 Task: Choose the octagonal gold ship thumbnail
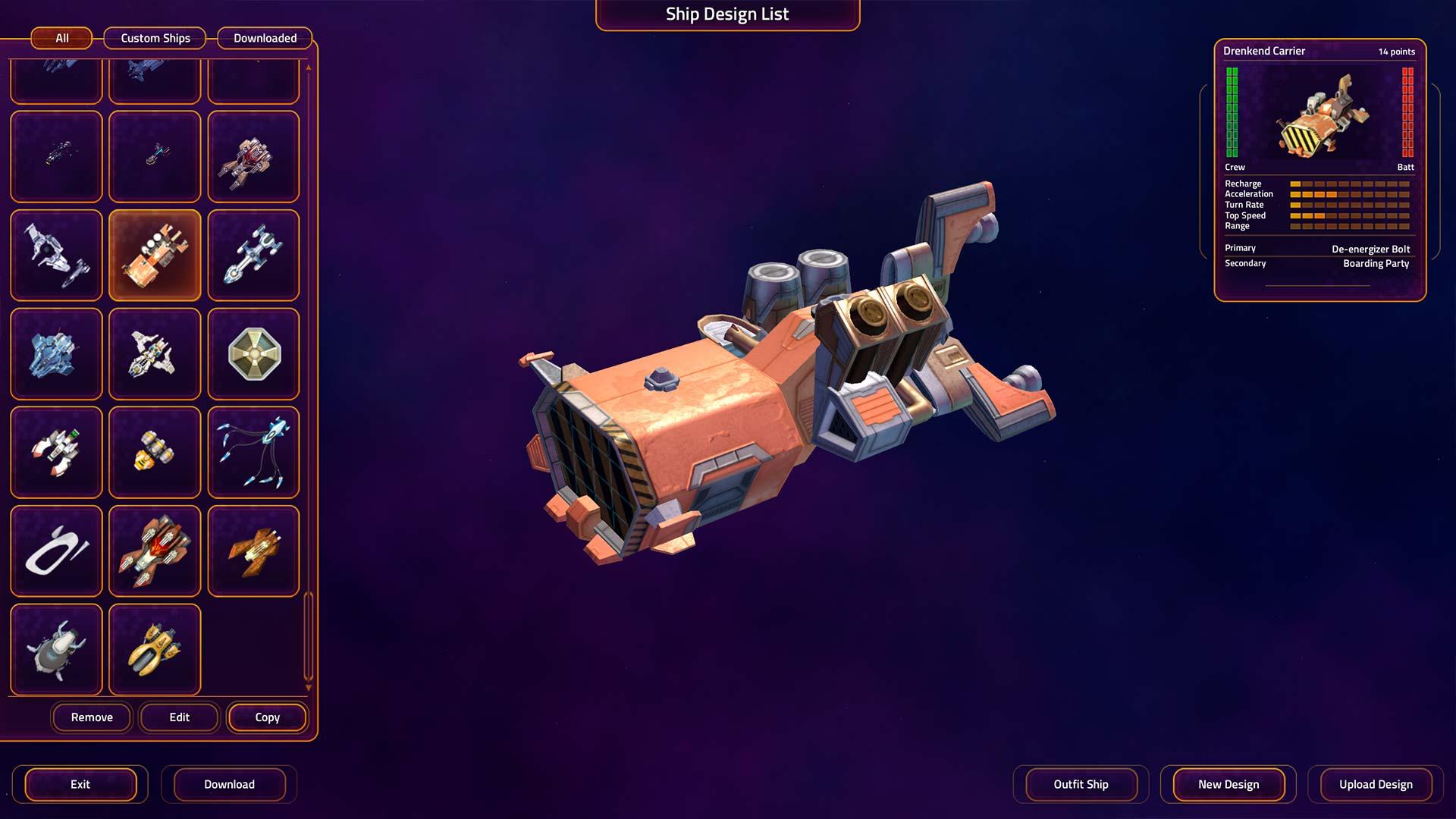[x=253, y=354]
